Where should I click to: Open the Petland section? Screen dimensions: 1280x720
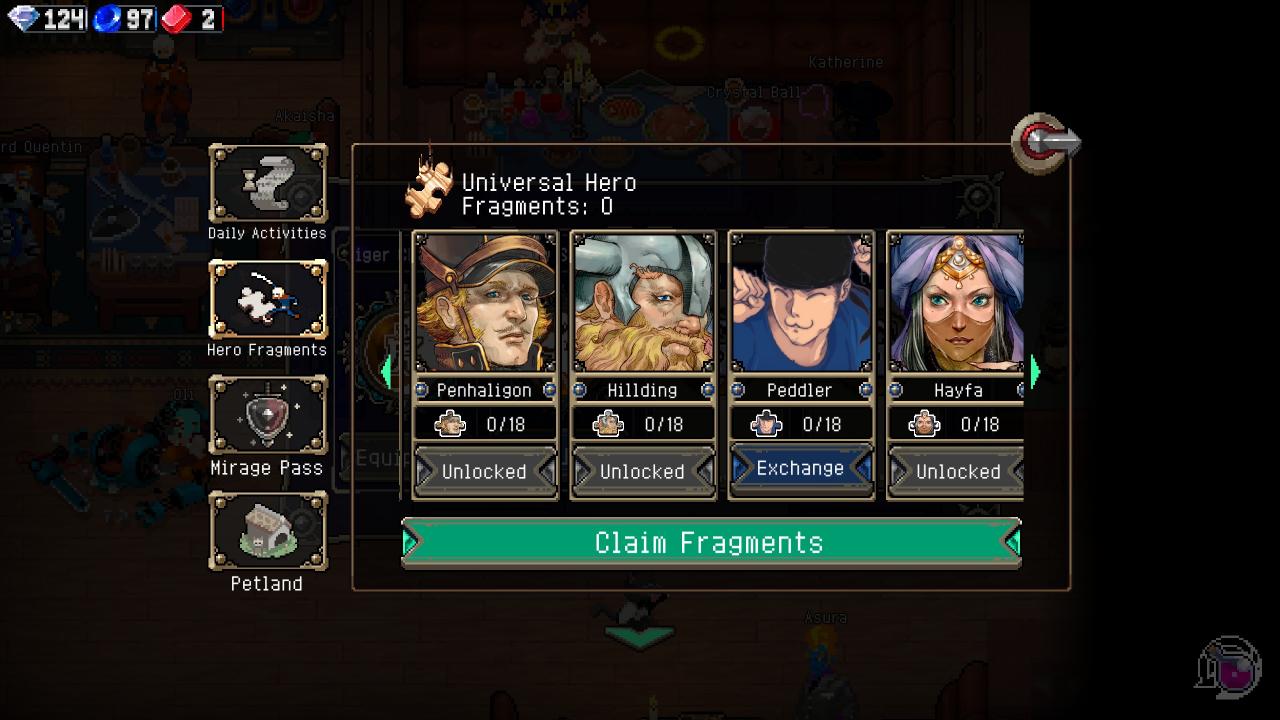[x=267, y=532]
